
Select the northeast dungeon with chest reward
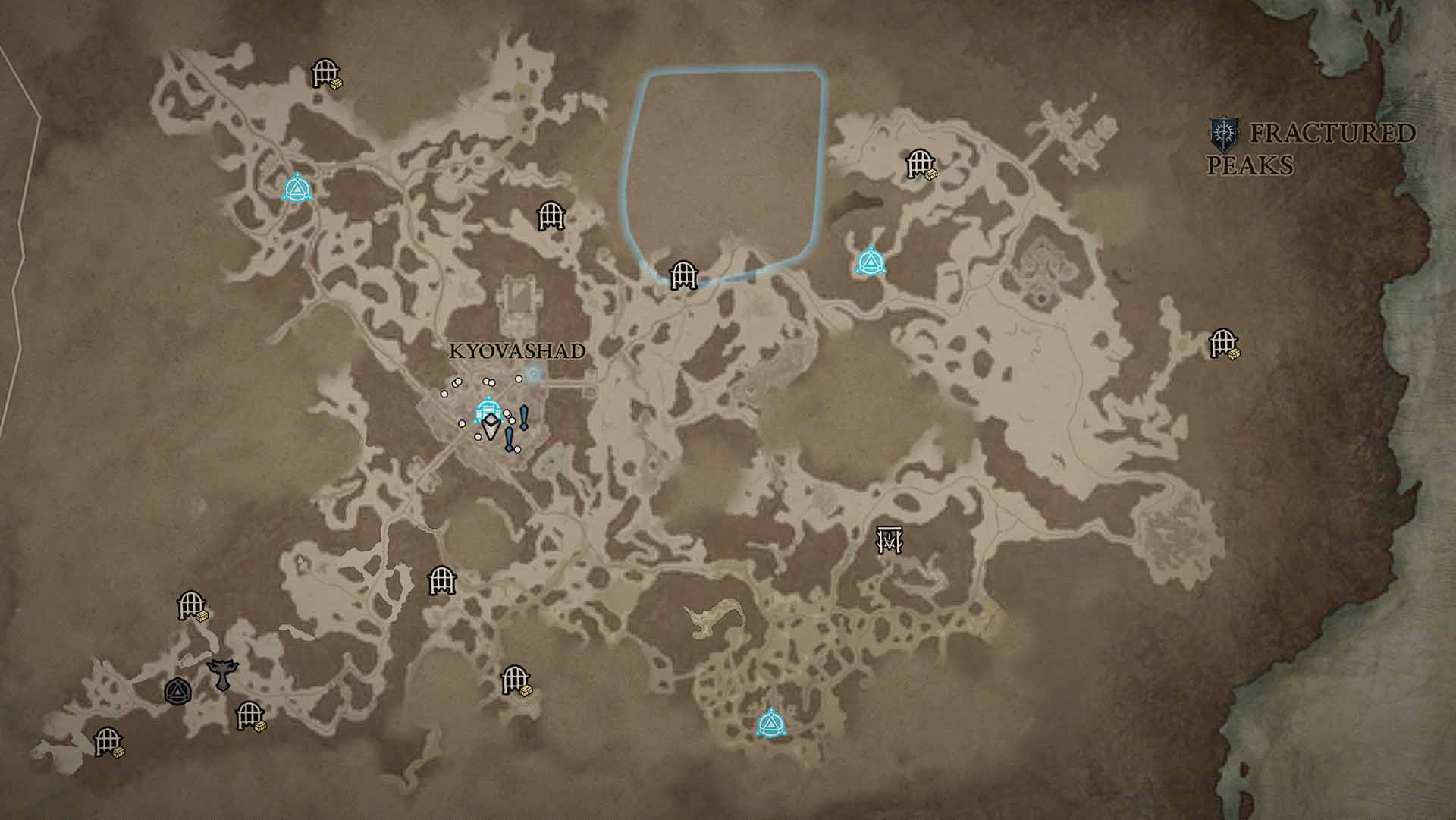919,163
